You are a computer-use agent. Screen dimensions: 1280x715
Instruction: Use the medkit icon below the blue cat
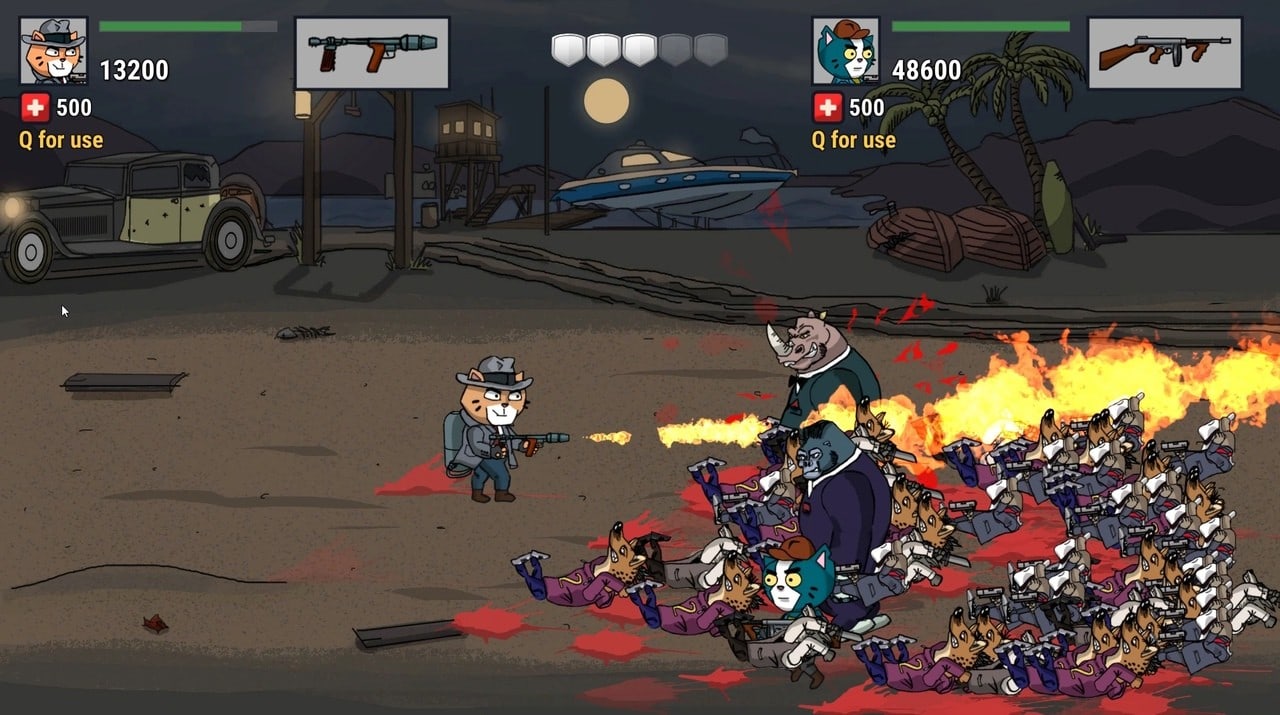click(827, 107)
